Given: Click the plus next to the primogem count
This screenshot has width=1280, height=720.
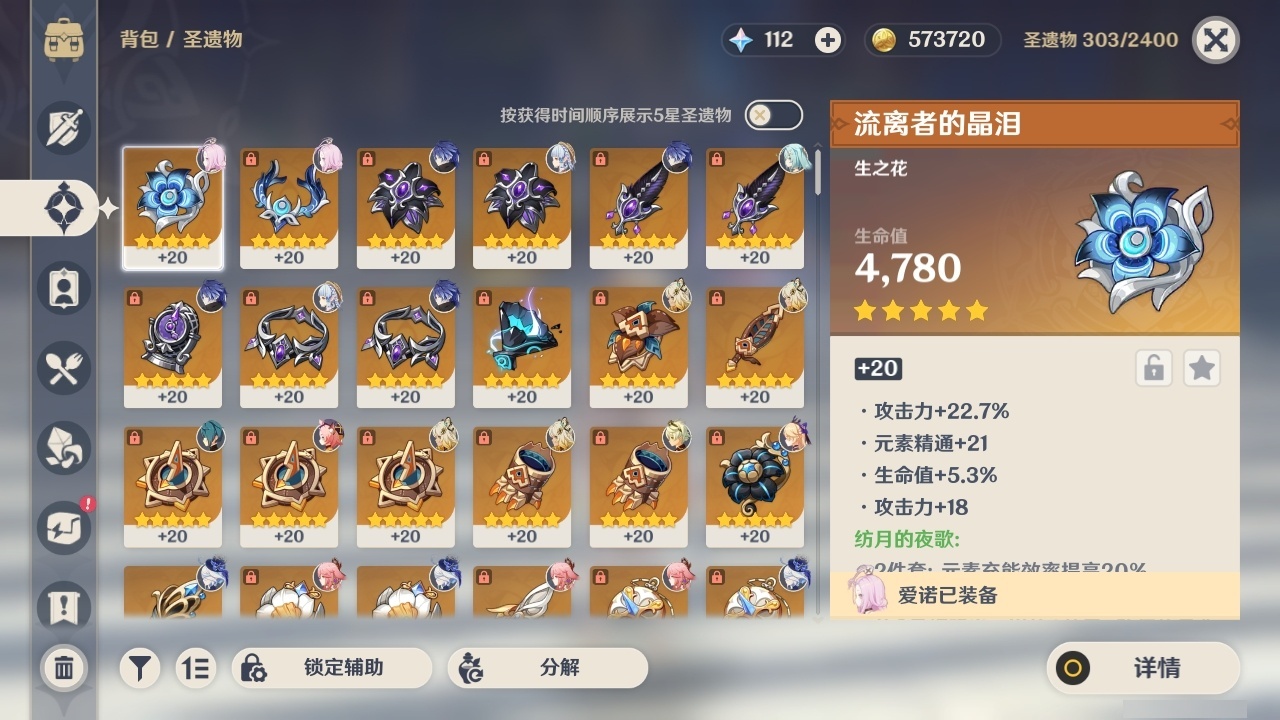Looking at the screenshot, I should tap(826, 40).
